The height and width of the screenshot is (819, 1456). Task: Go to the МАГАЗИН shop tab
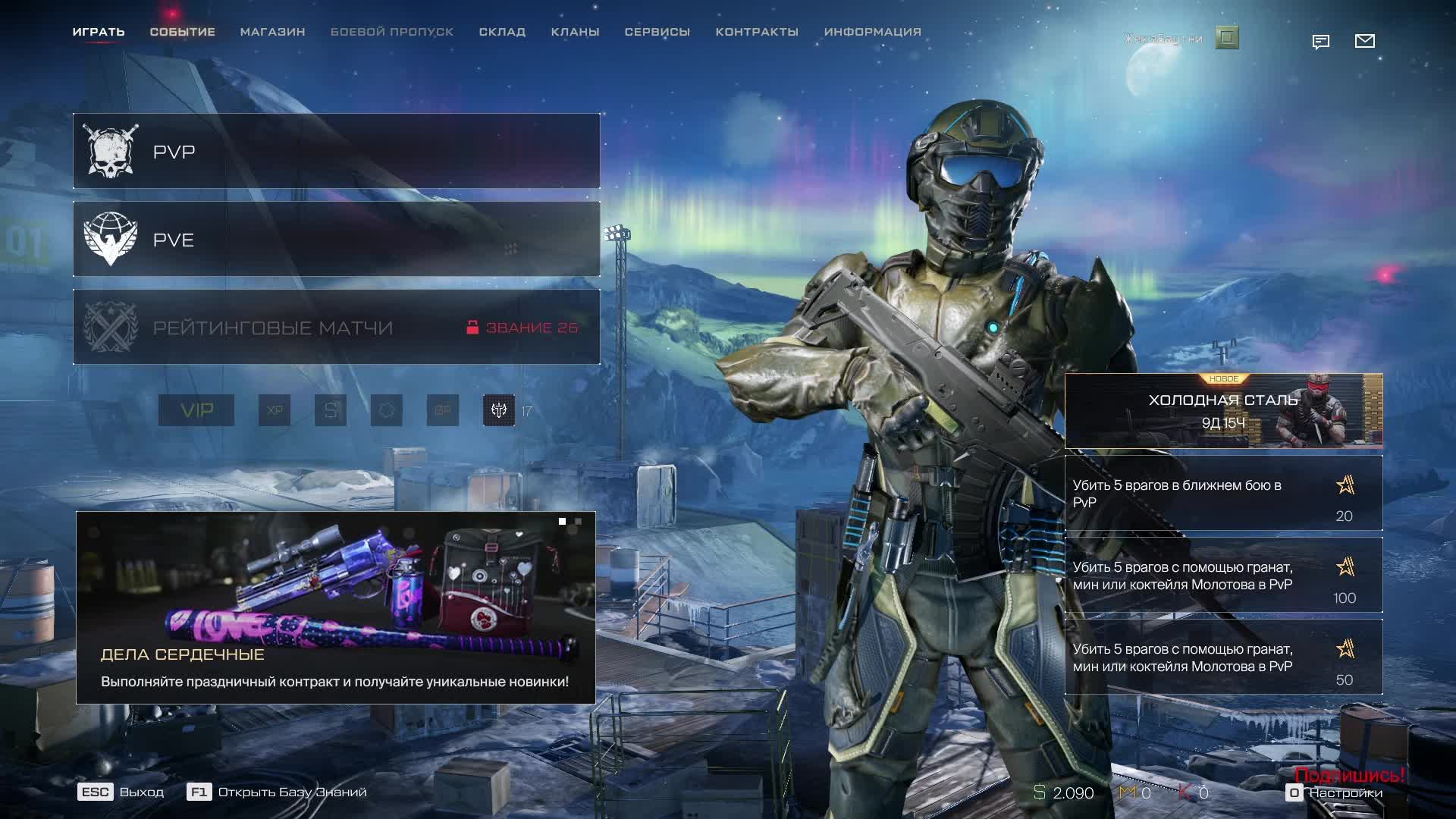[272, 32]
